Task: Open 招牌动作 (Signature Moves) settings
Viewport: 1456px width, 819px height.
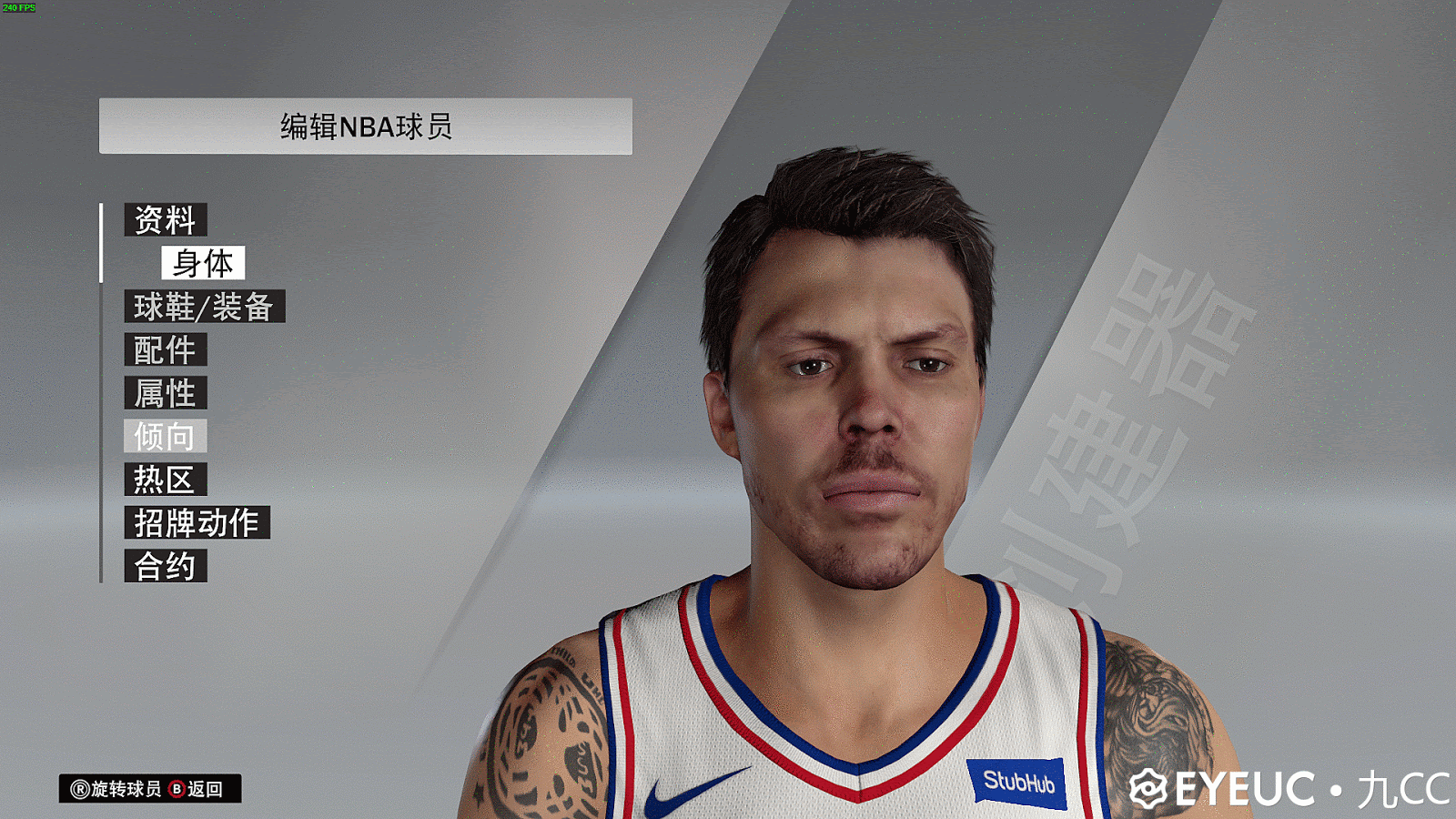Action: coord(197,523)
